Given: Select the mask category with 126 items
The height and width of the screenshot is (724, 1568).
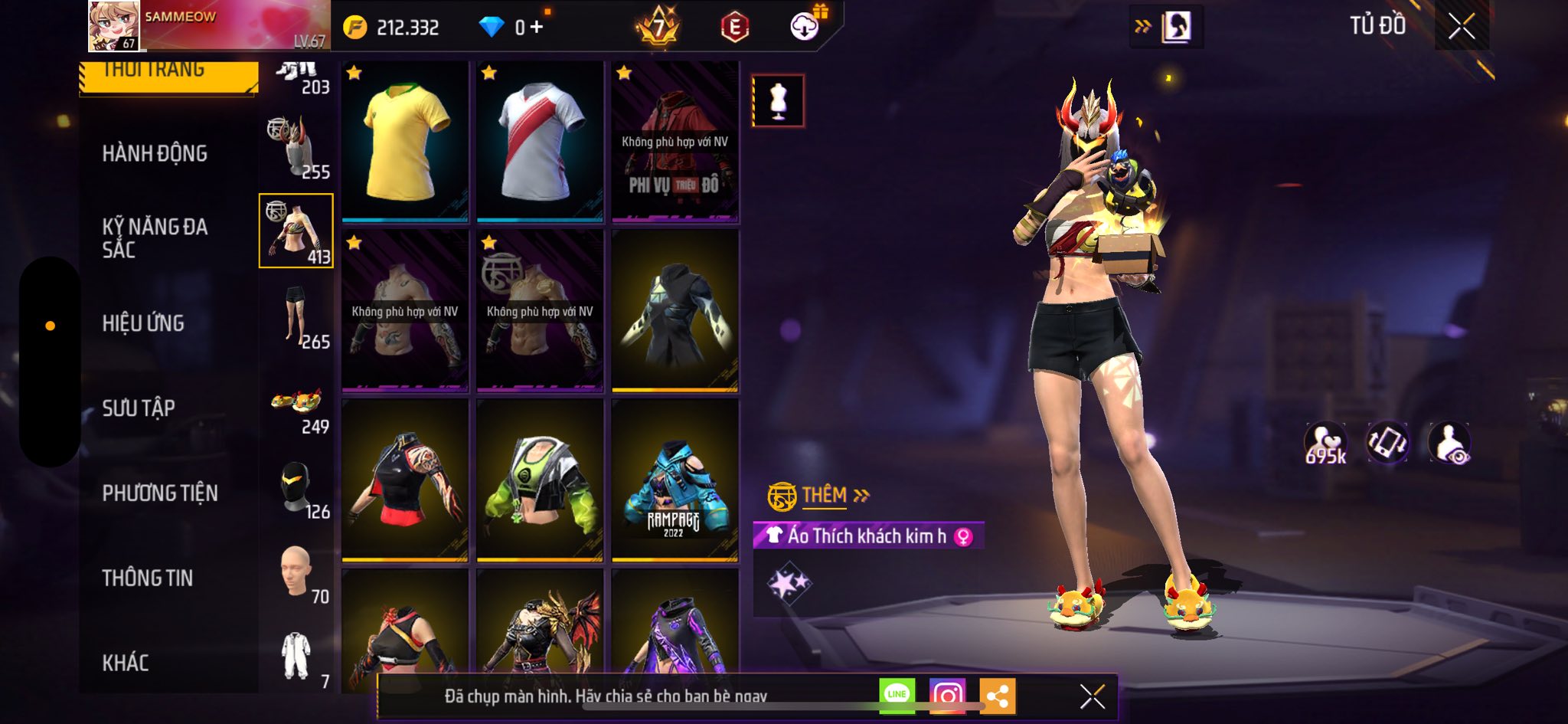Looking at the screenshot, I should click(297, 486).
